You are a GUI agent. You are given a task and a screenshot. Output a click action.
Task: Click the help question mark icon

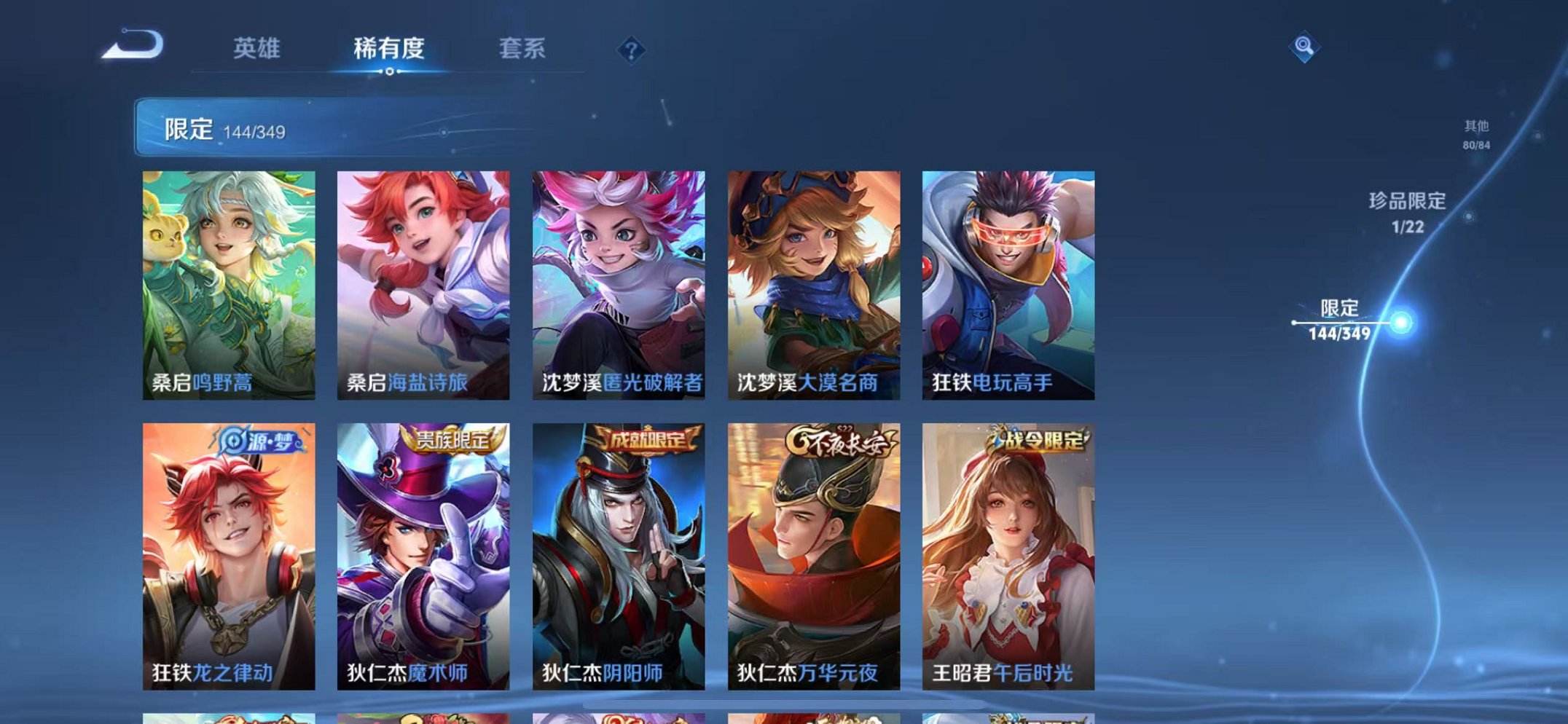pos(631,50)
